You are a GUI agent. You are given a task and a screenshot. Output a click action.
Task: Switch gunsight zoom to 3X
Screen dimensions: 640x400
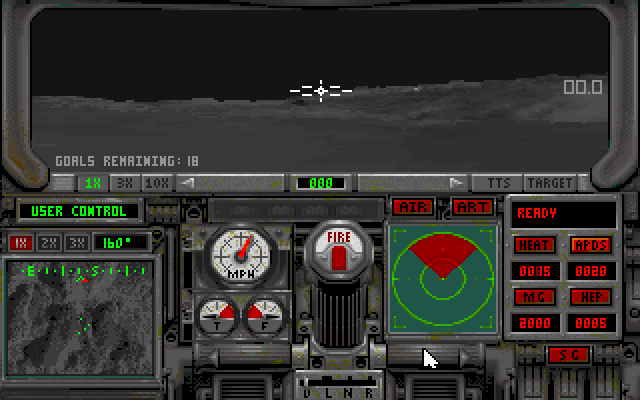click(x=125, y=183)
